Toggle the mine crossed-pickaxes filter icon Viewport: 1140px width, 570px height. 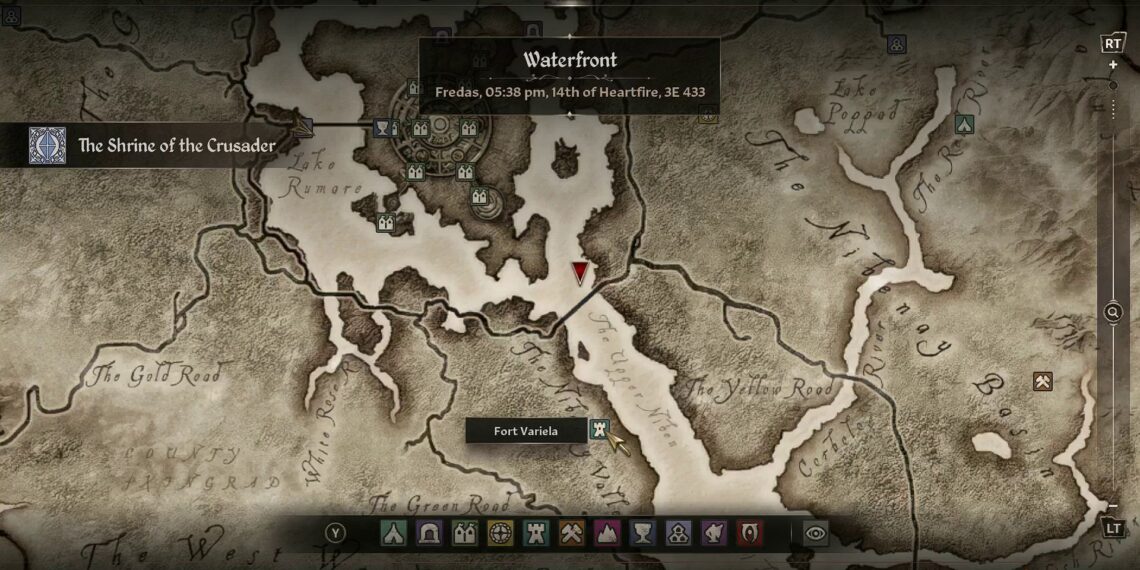point(571,533)
